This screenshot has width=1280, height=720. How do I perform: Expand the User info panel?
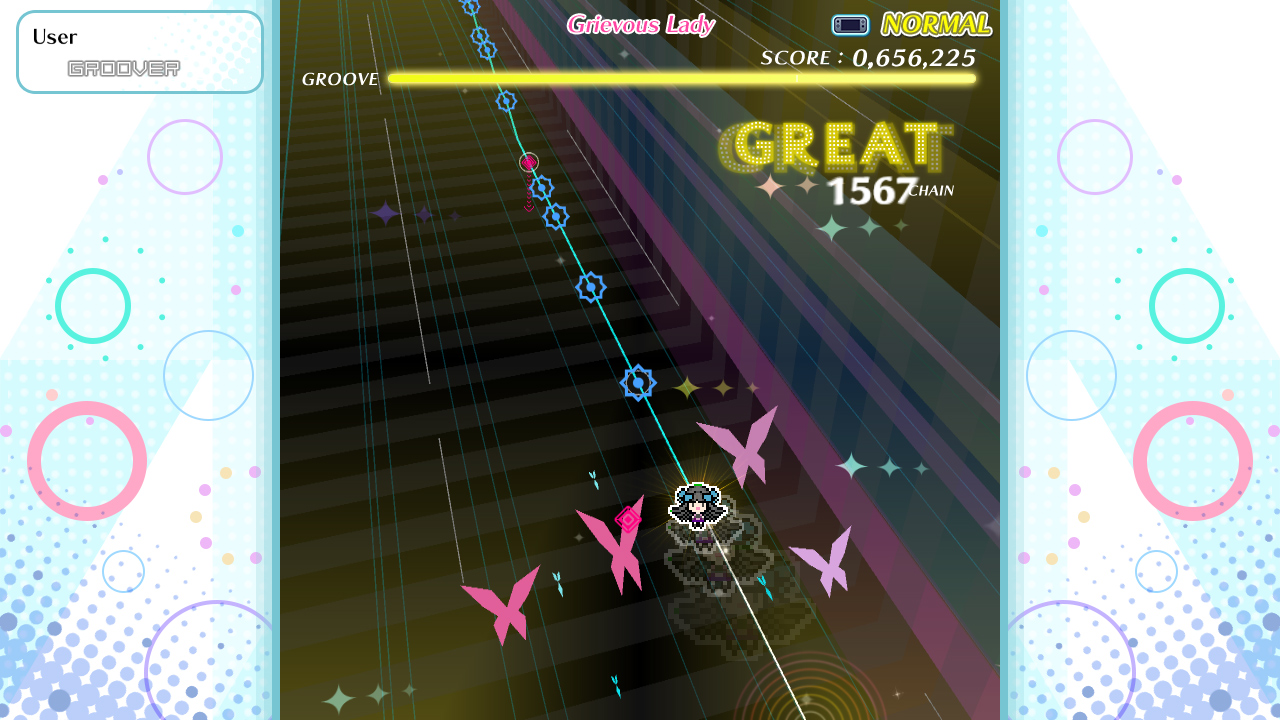(x=139, y=51)
